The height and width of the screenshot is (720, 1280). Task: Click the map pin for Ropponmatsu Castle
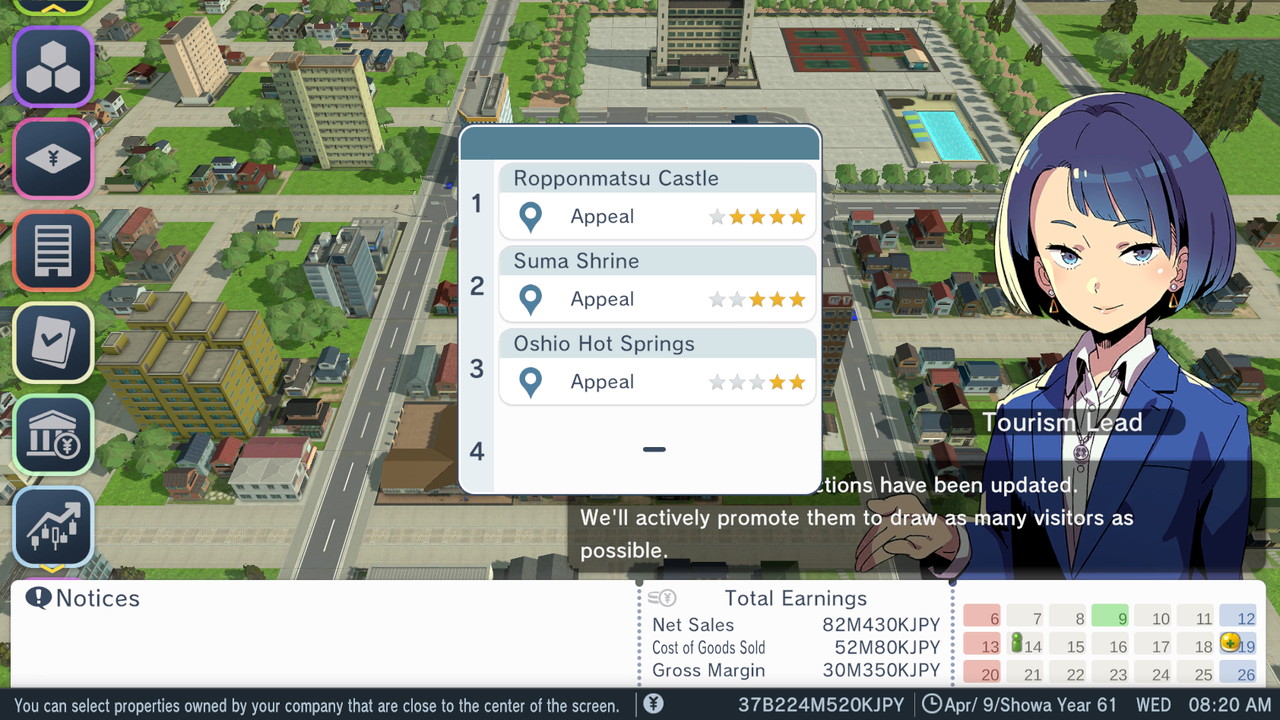(530, 217)
